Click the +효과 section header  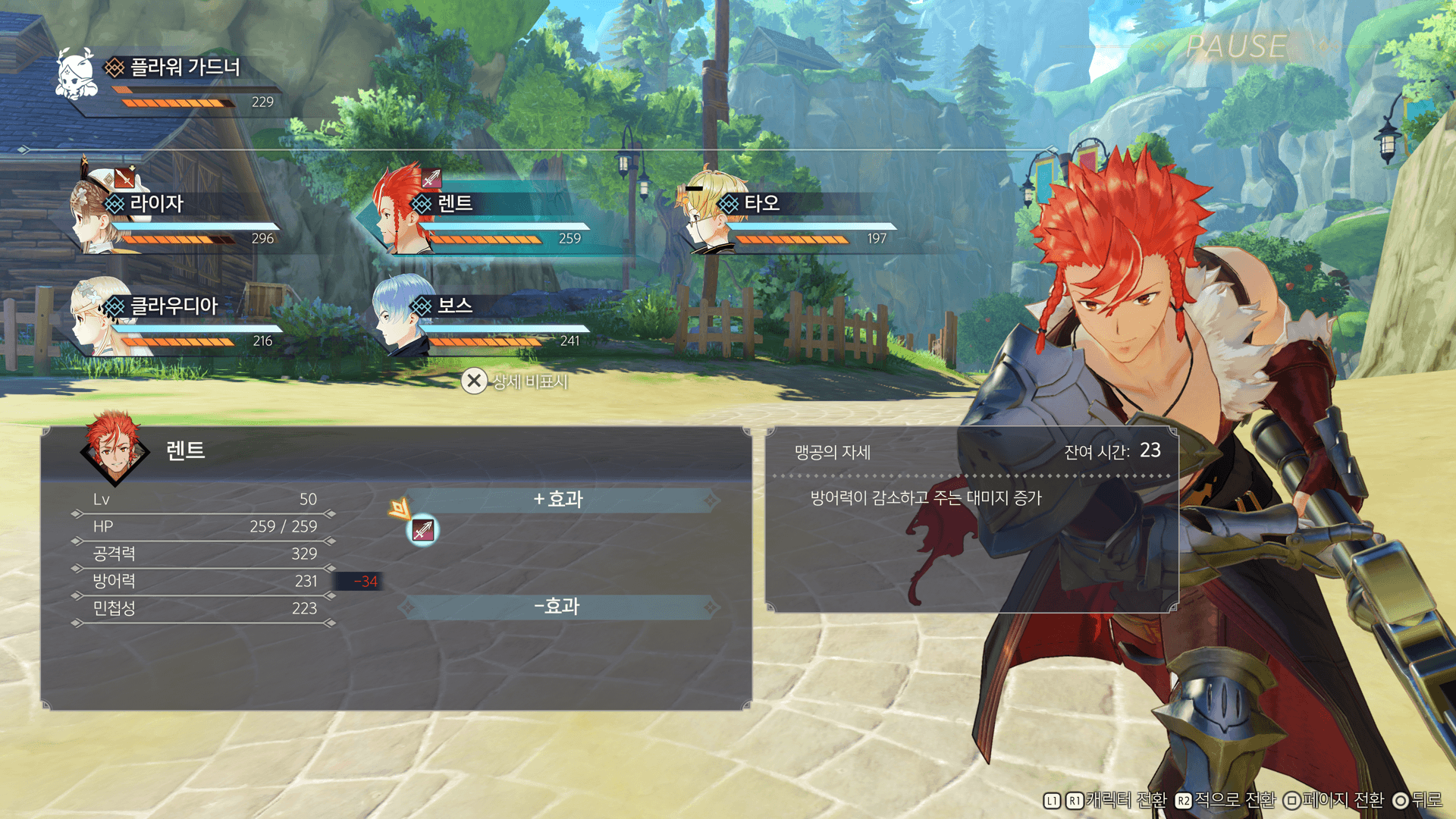tap(559, 499)
